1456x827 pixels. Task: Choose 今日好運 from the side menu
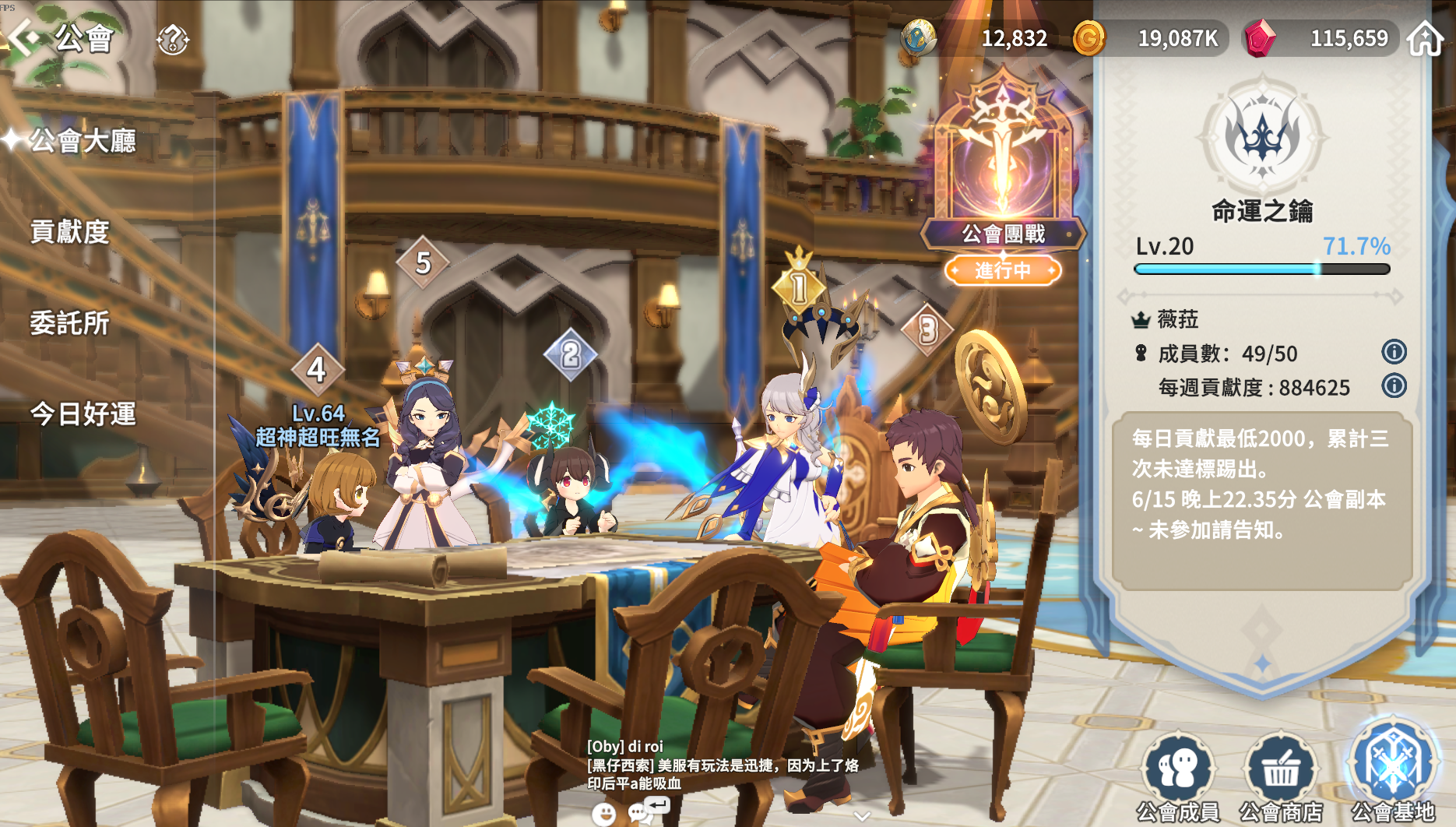[x=83, y=414]
